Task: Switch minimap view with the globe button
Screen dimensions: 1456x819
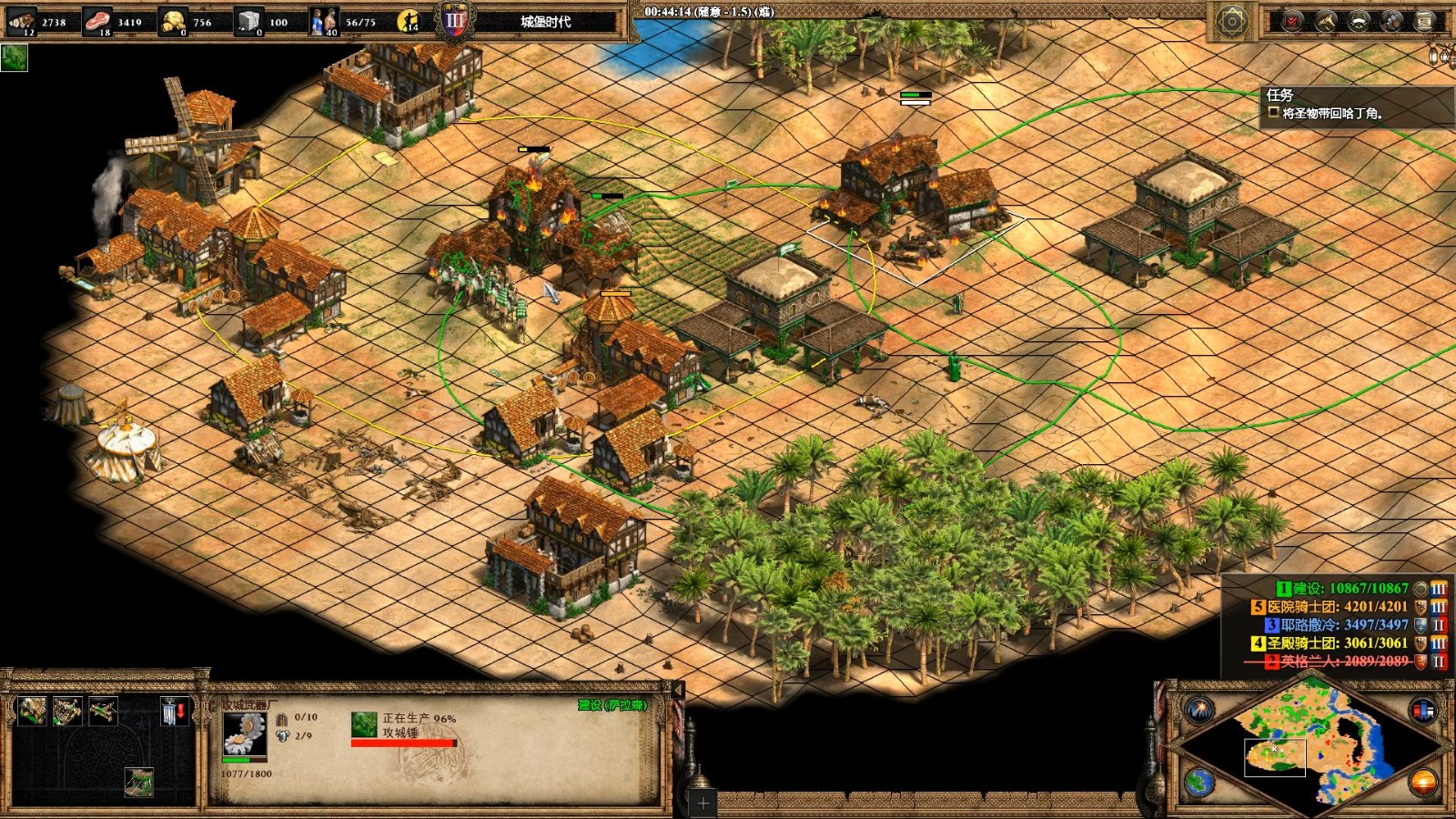Action: click(1199, 781)
